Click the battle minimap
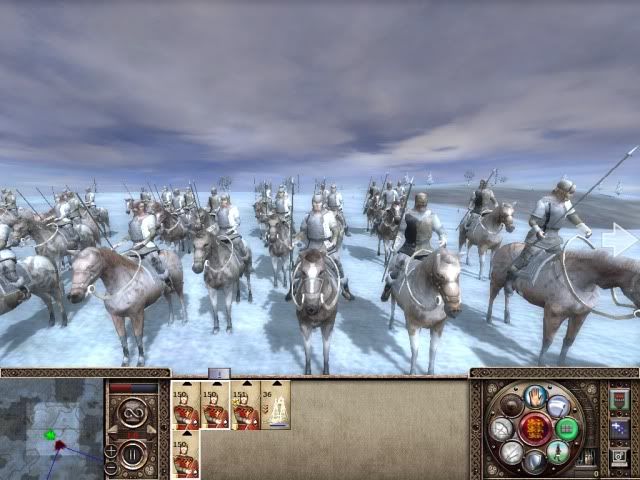 (x=50, y=430)
